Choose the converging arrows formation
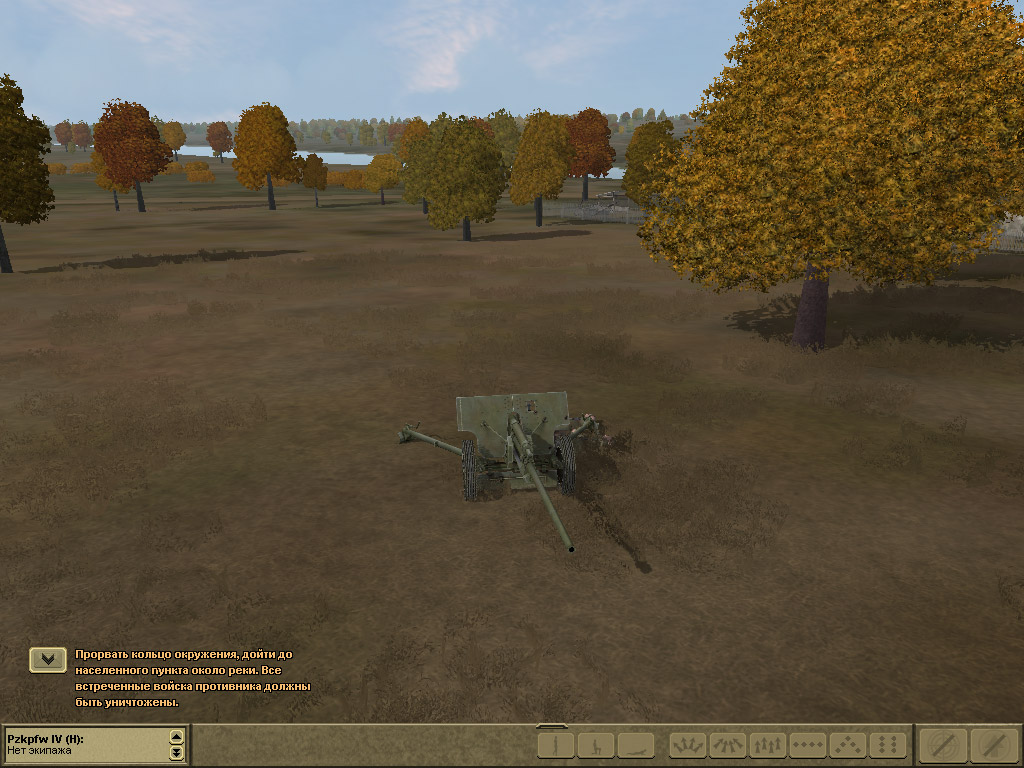 click(728, 745)
